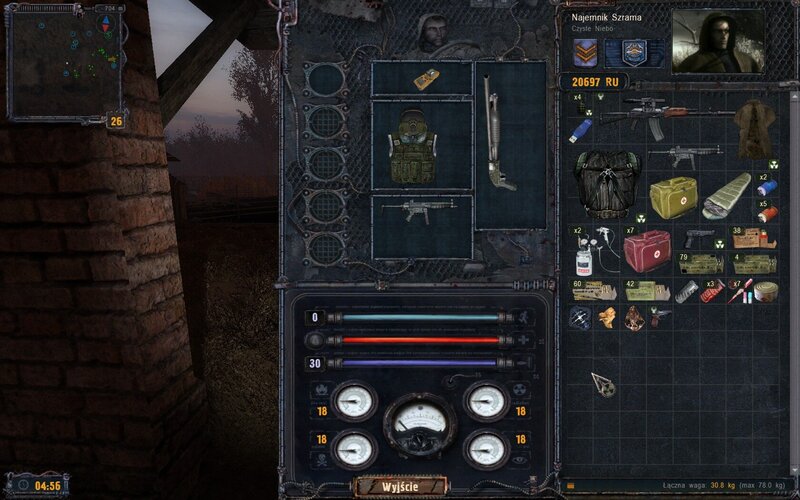Select the ammo box with 79 rounds

pos(699,263)
